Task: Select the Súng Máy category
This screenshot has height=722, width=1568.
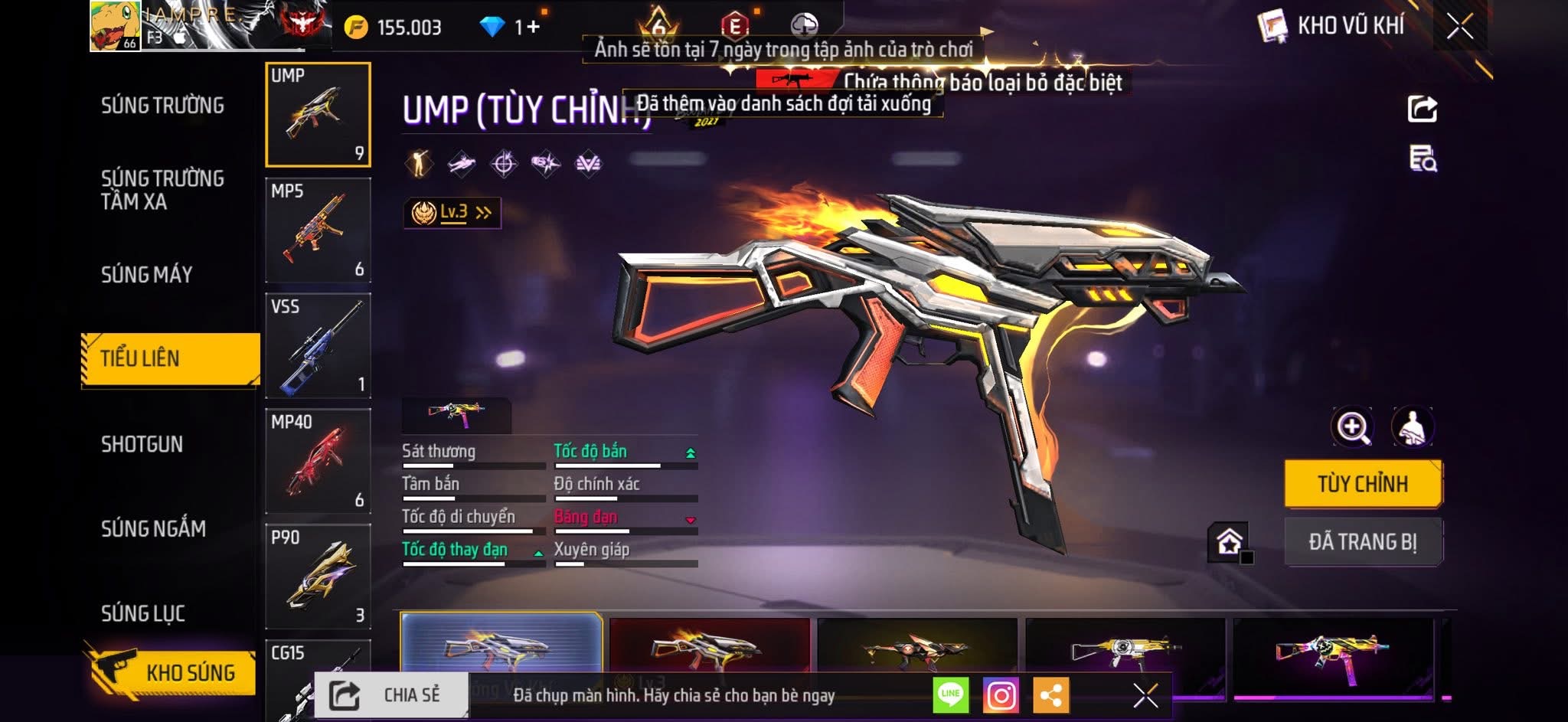Action: click(147, 274)
